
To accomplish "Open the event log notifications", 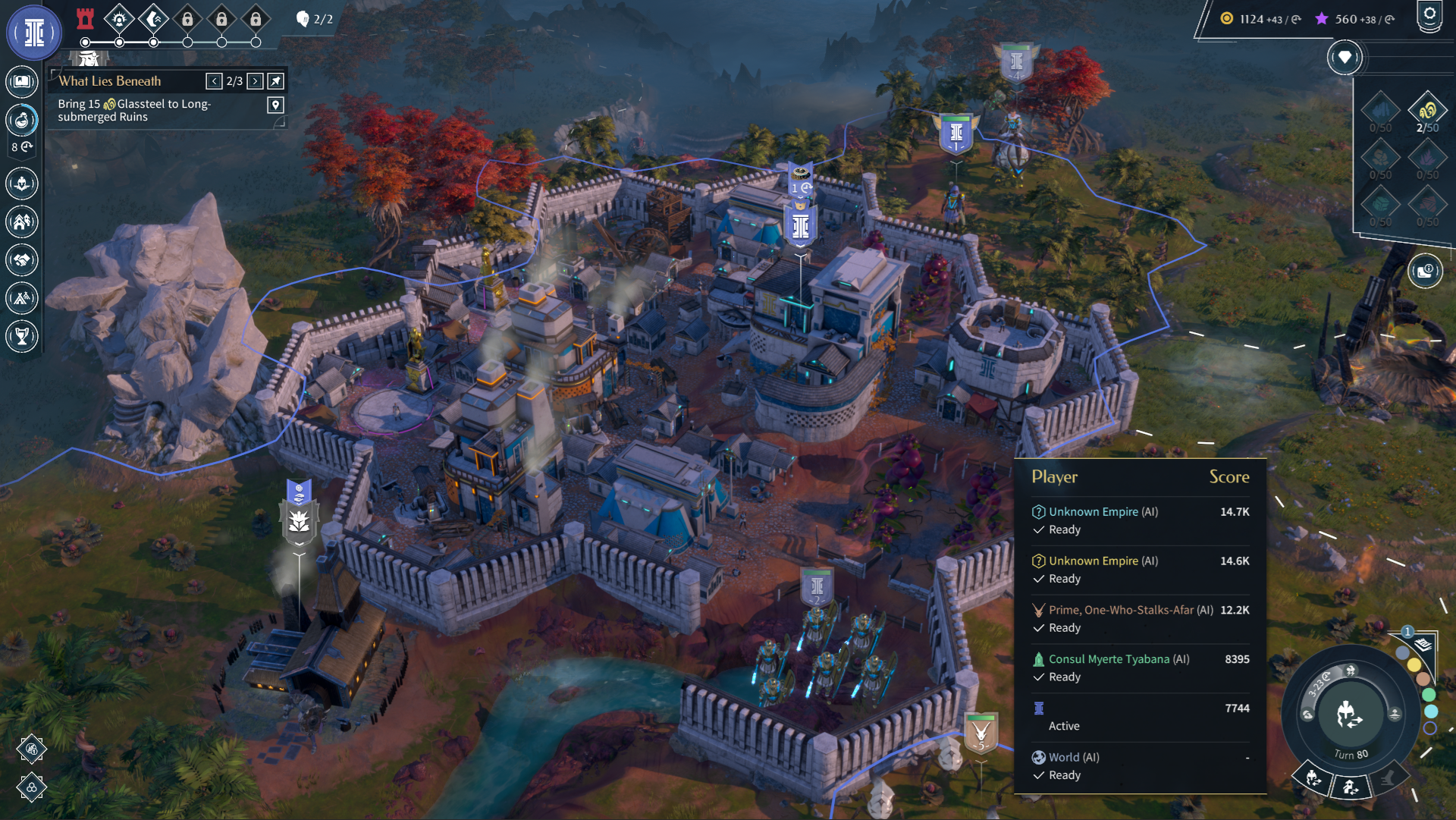I will [1422, 645].
